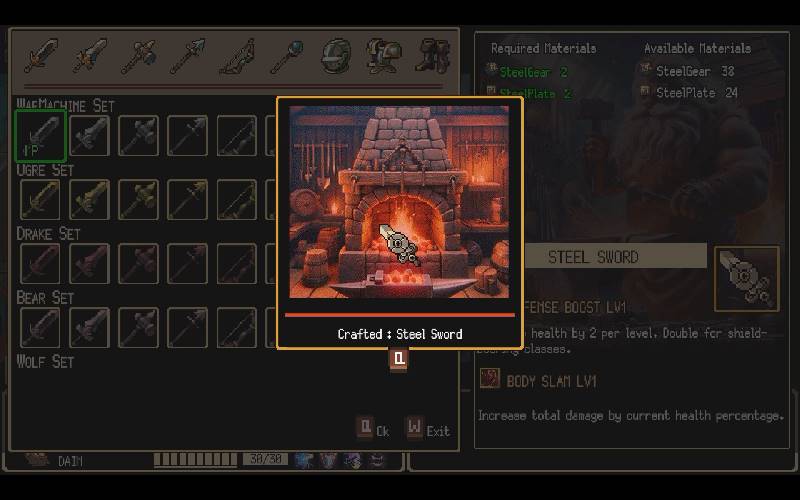Viewport: 800px width, 500px height.
Task: Choose the Ogre Set sword slot
Action: 41,199
